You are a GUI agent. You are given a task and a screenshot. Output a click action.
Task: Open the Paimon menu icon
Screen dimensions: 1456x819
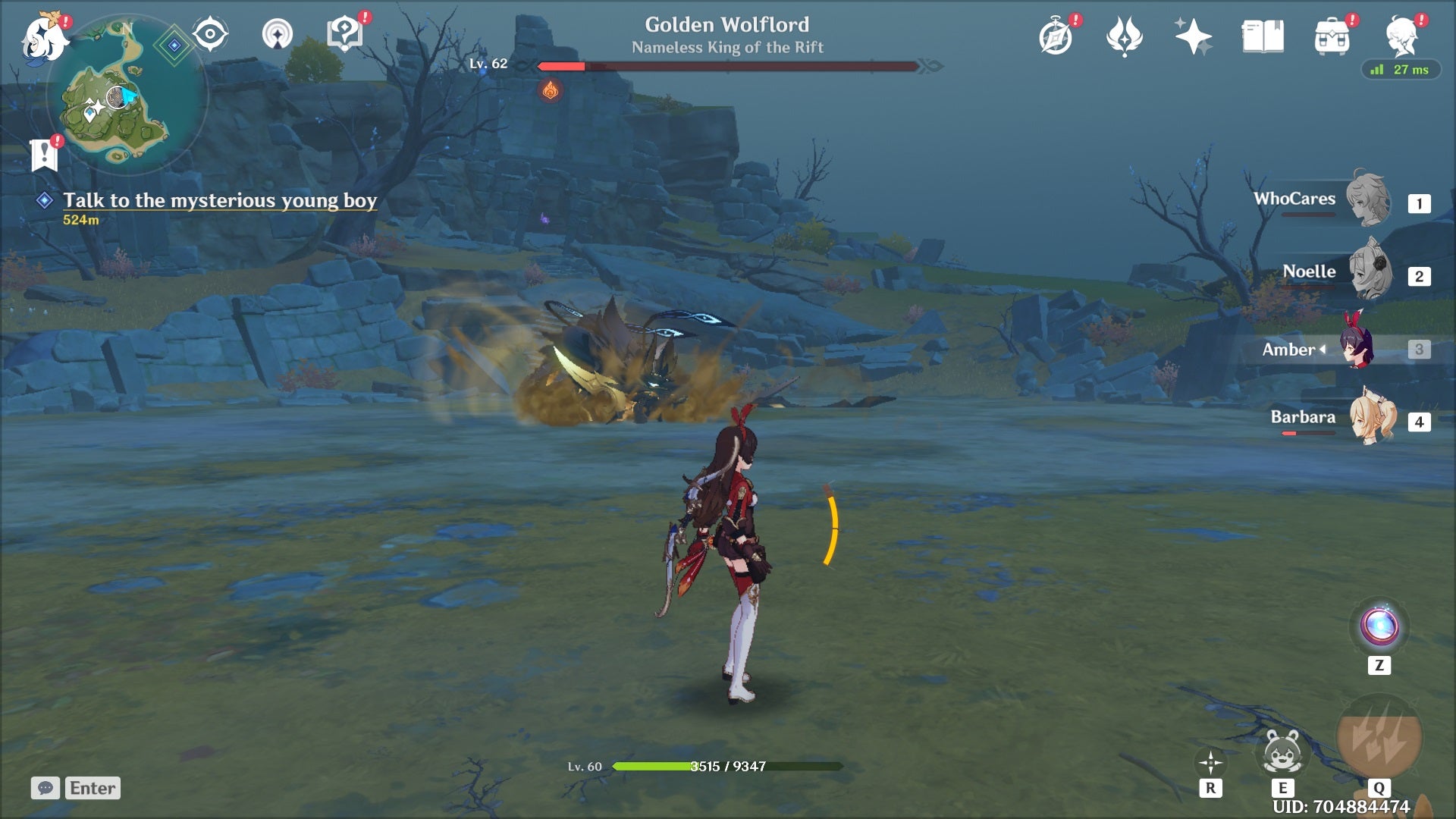(x=43, y=36)
